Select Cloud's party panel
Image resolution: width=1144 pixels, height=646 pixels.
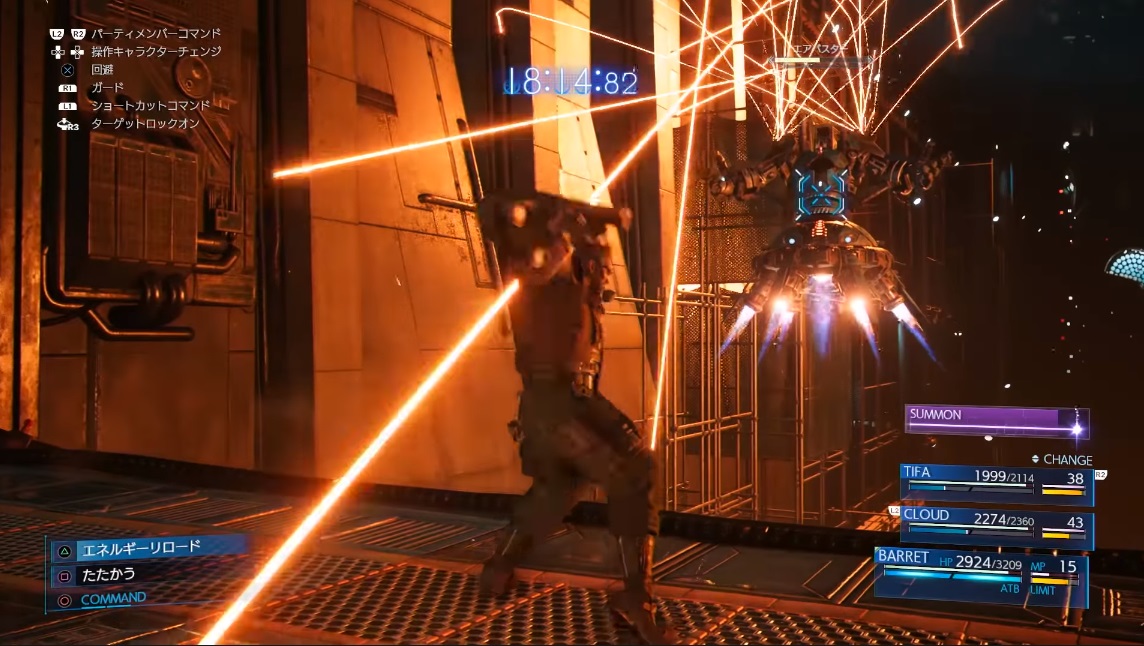click(x=995, y=526)
